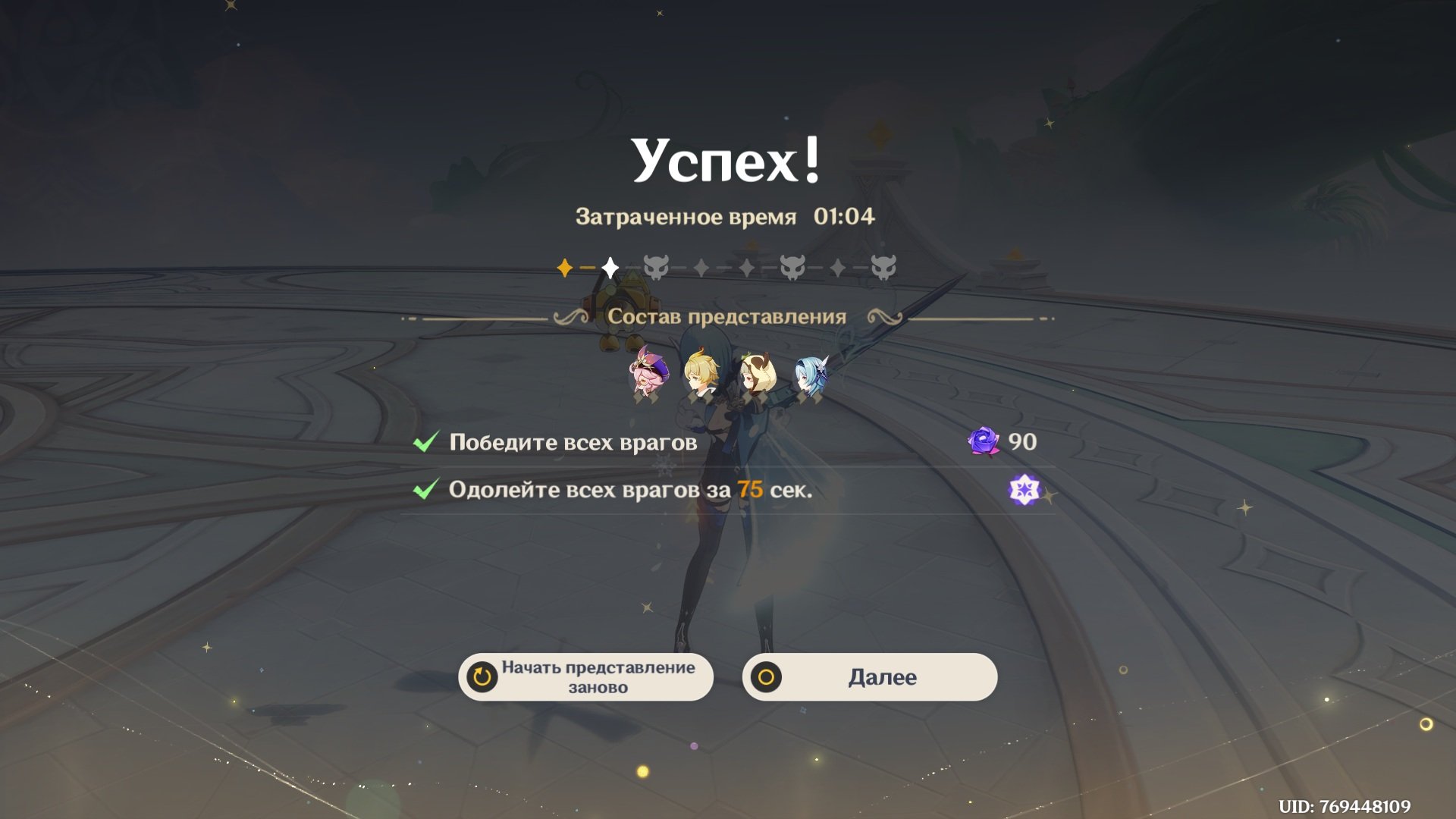
Task: Click the circular restart icon on left button
Action: pos(481,677)
